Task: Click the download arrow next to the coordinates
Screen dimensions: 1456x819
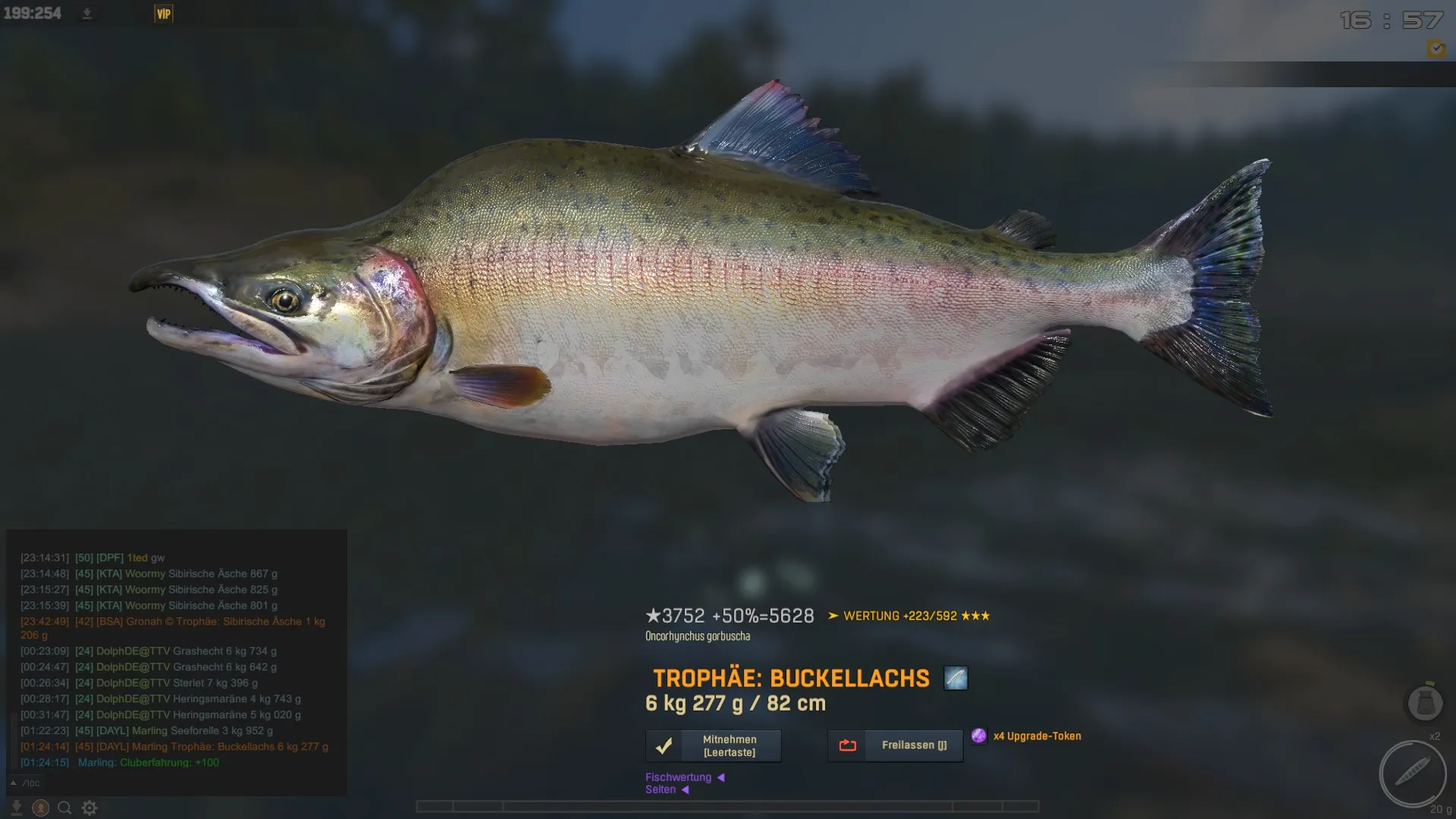Action: 87,14
